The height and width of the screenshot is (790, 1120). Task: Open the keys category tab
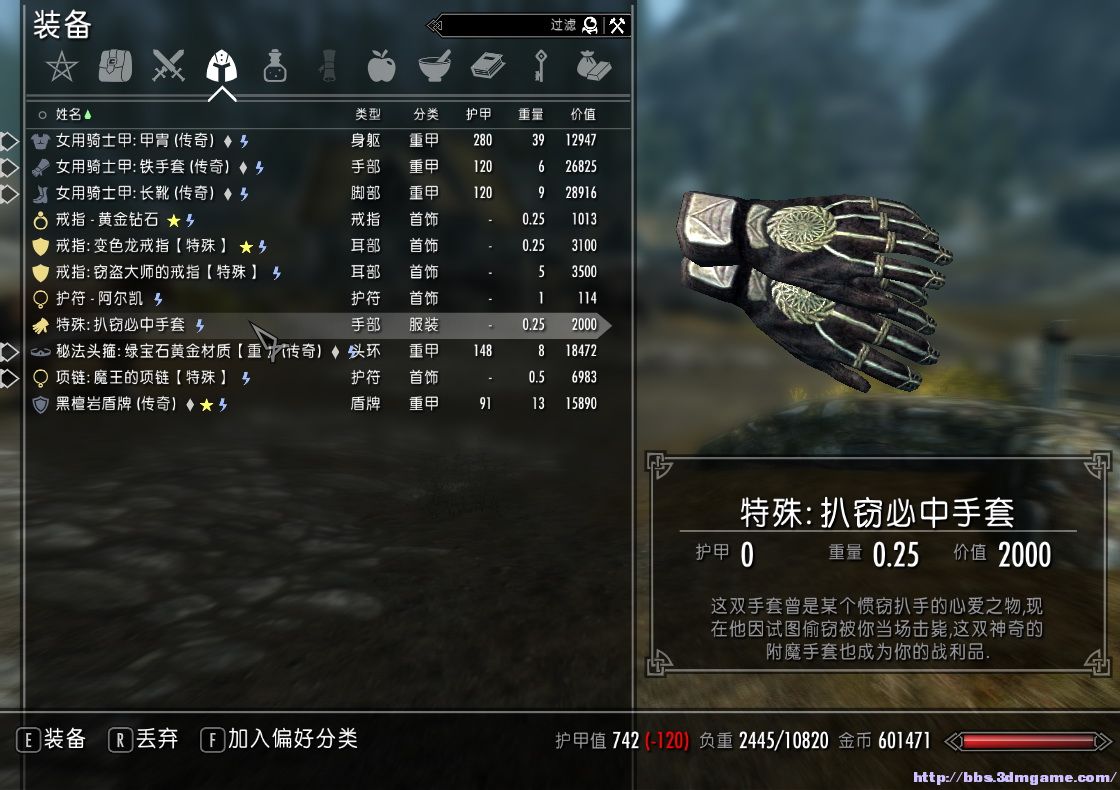pyautogui.click(x=540, y=67)
